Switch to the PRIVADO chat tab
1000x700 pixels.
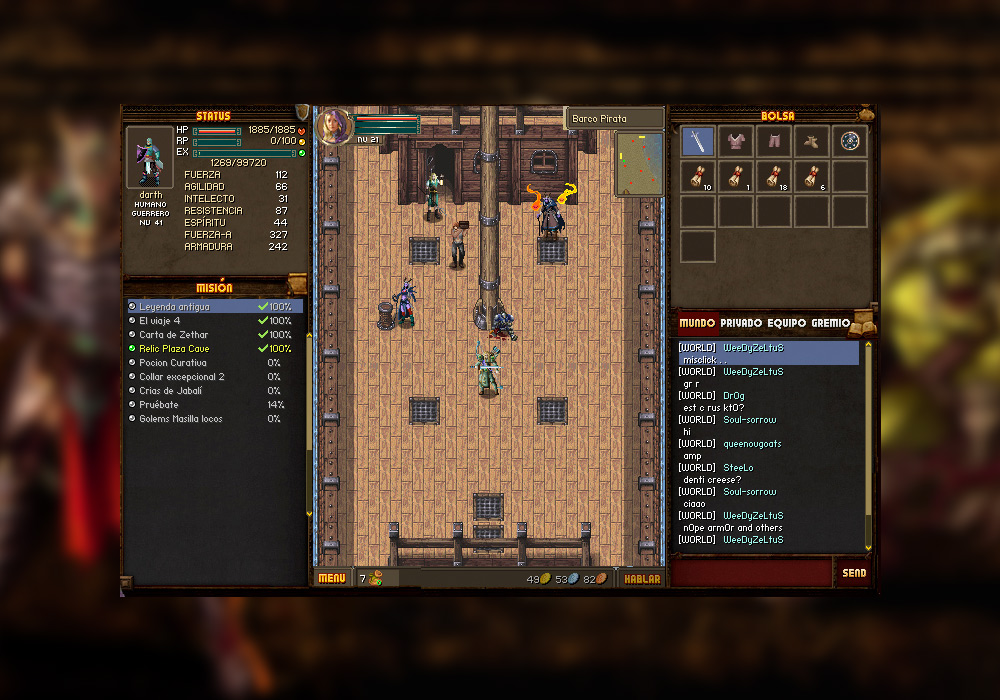click(741, 323)
